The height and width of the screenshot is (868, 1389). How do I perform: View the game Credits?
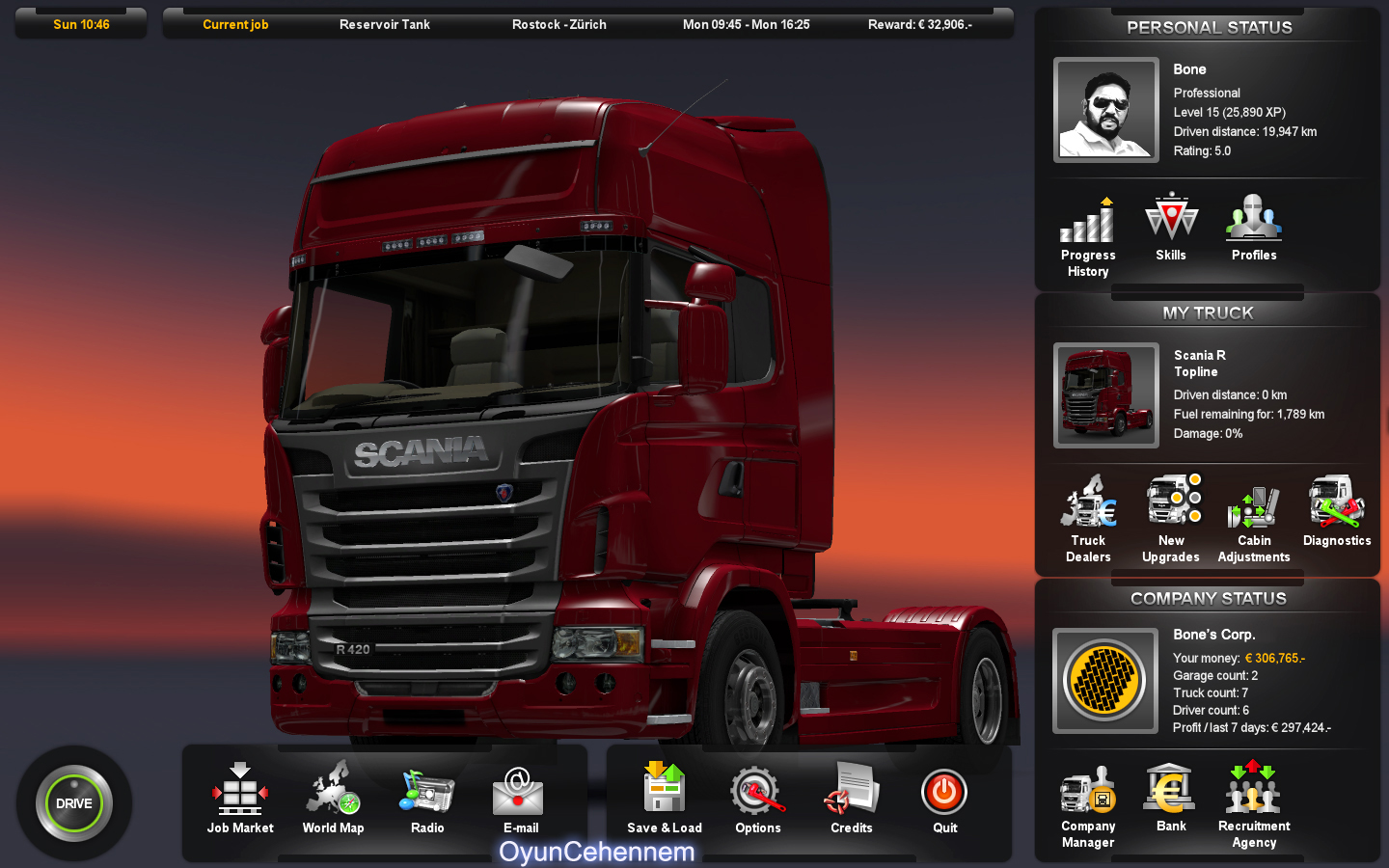tap(850, 796)
